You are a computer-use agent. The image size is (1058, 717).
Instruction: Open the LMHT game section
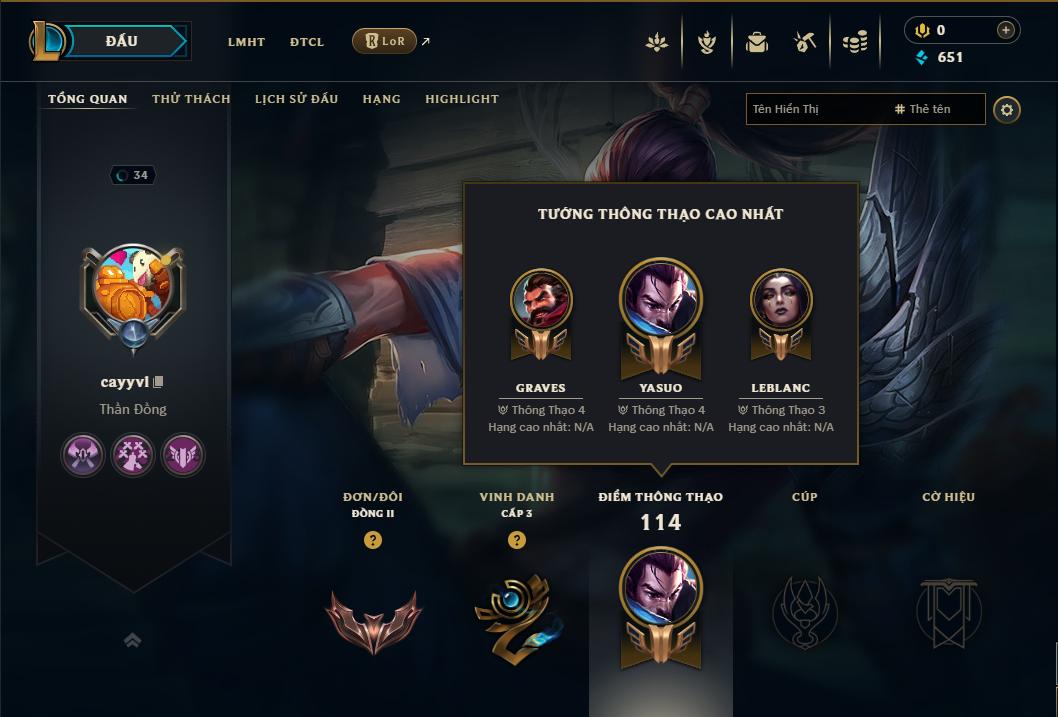coord(246,42)
